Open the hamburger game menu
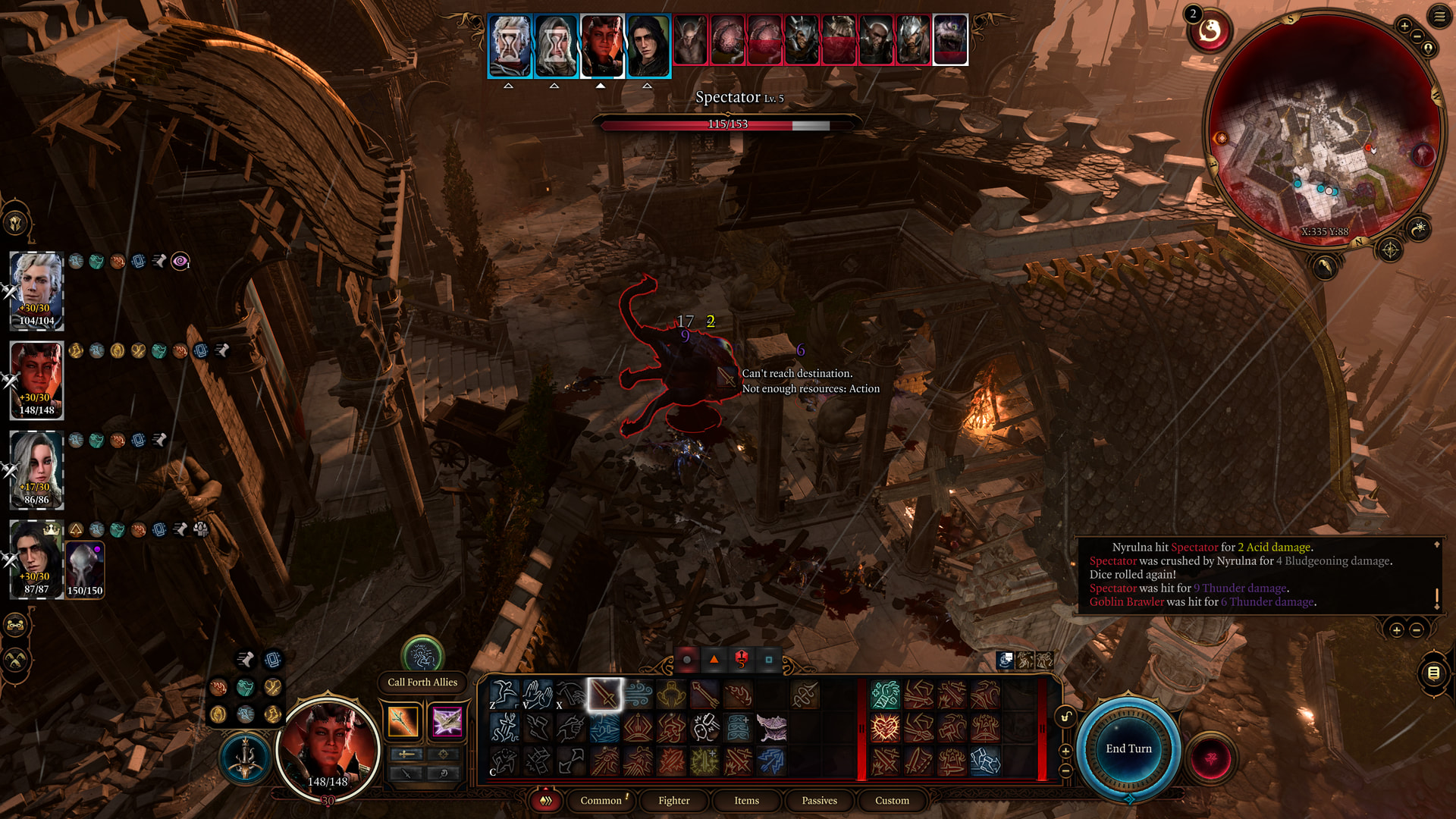Image resolution: width=1456 pixels, height=819 pixels. coord(1439,16)
